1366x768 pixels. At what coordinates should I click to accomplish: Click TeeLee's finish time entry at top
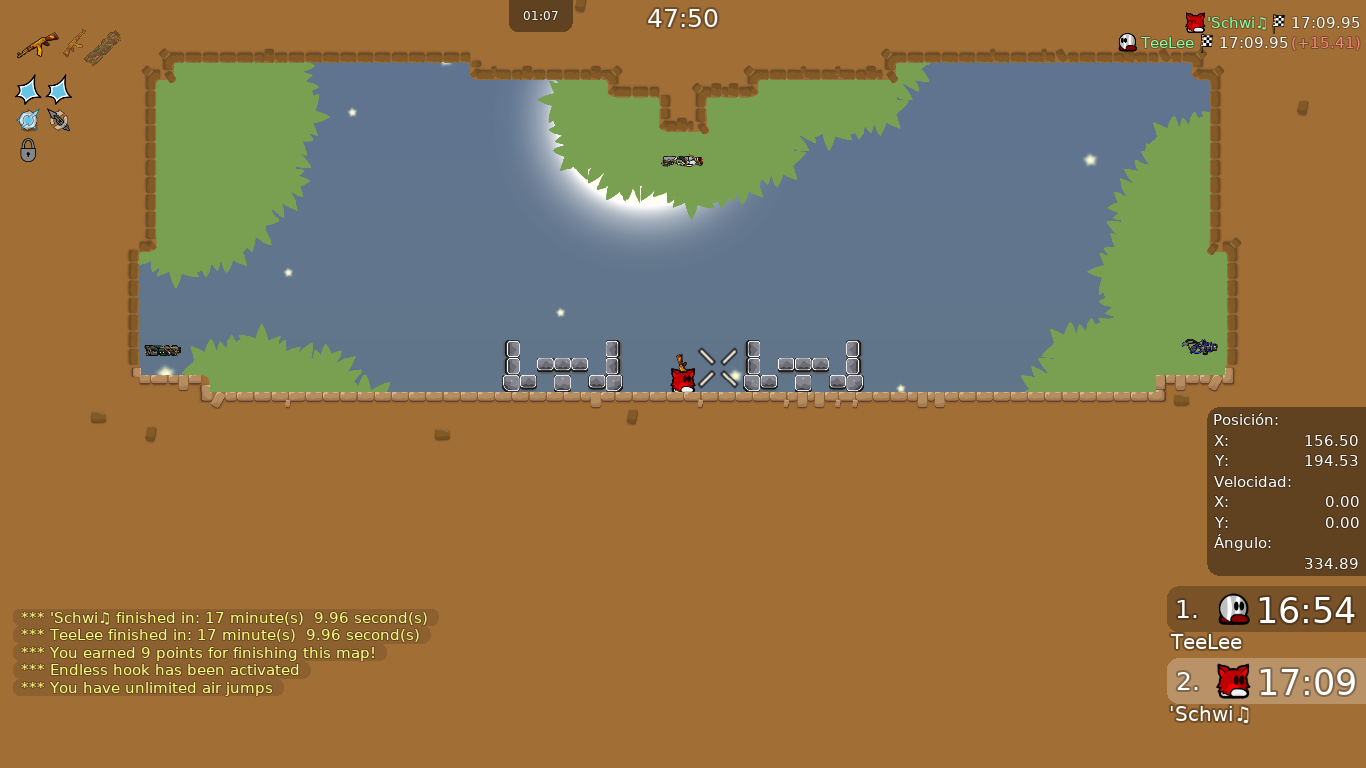pos(1238,43)
